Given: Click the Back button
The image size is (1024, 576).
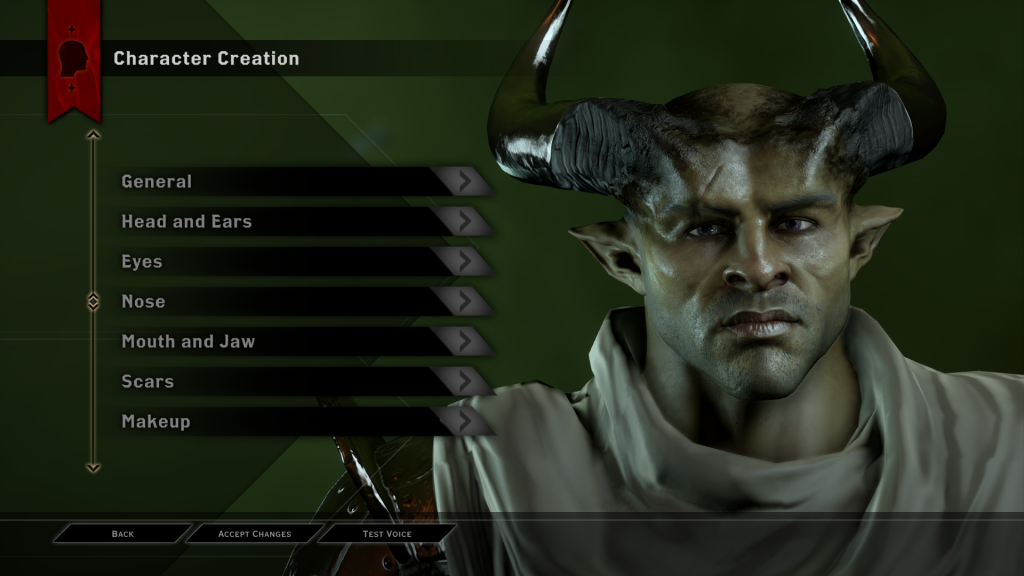Looking at the screenshot, I should [122, 534].
